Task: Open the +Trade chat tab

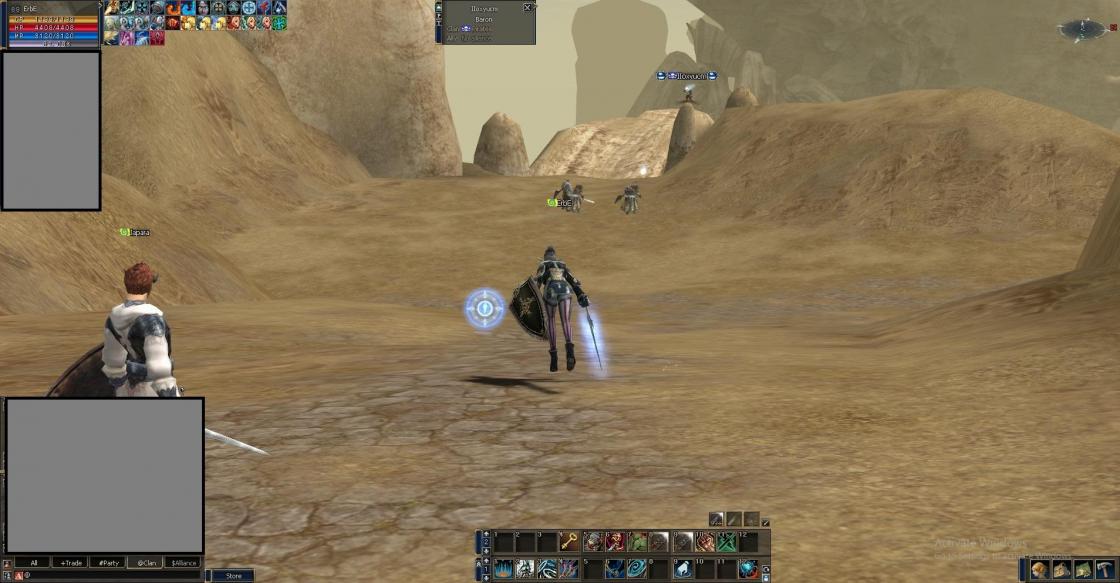Action: click(69, 563)
